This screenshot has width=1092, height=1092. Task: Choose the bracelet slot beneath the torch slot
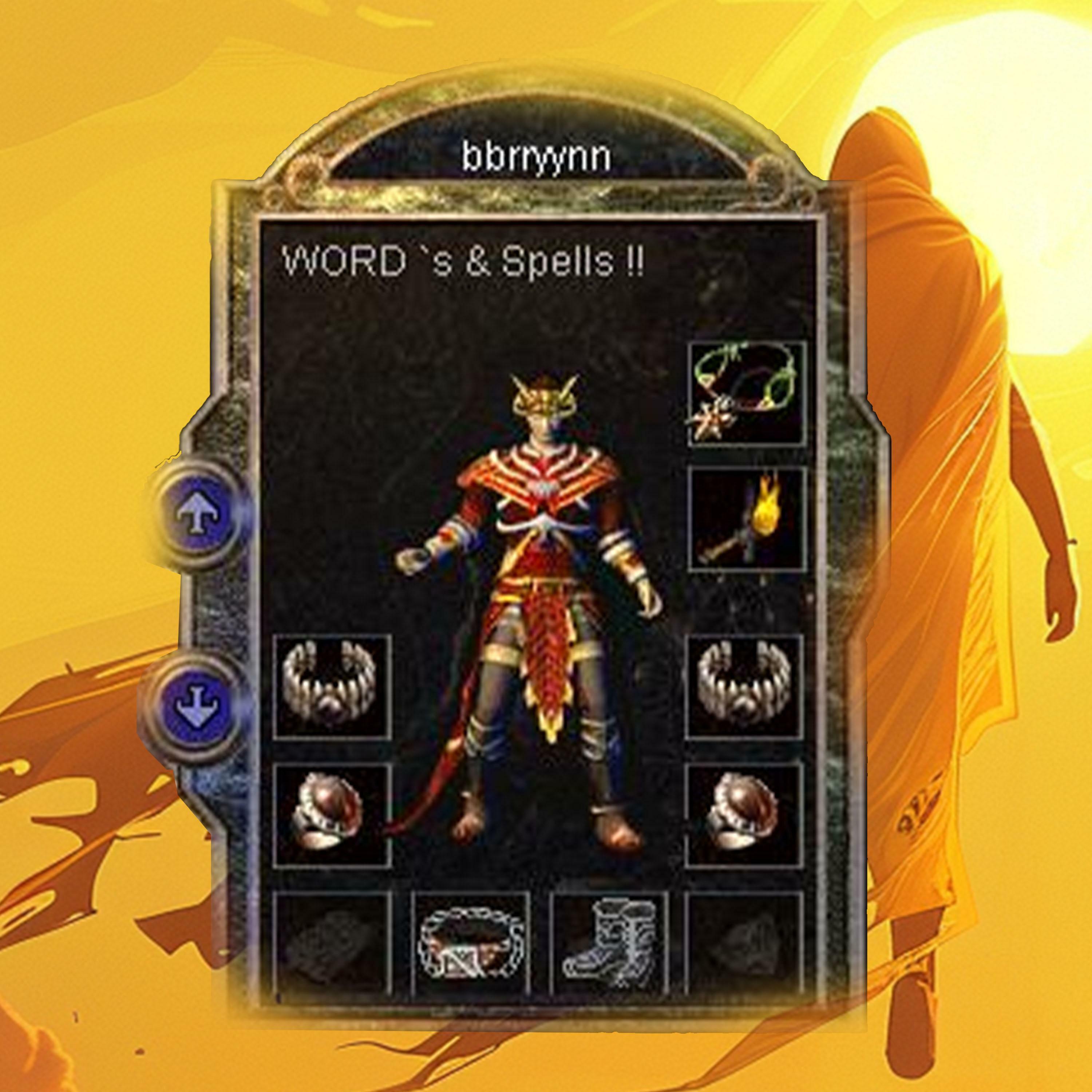744,686
